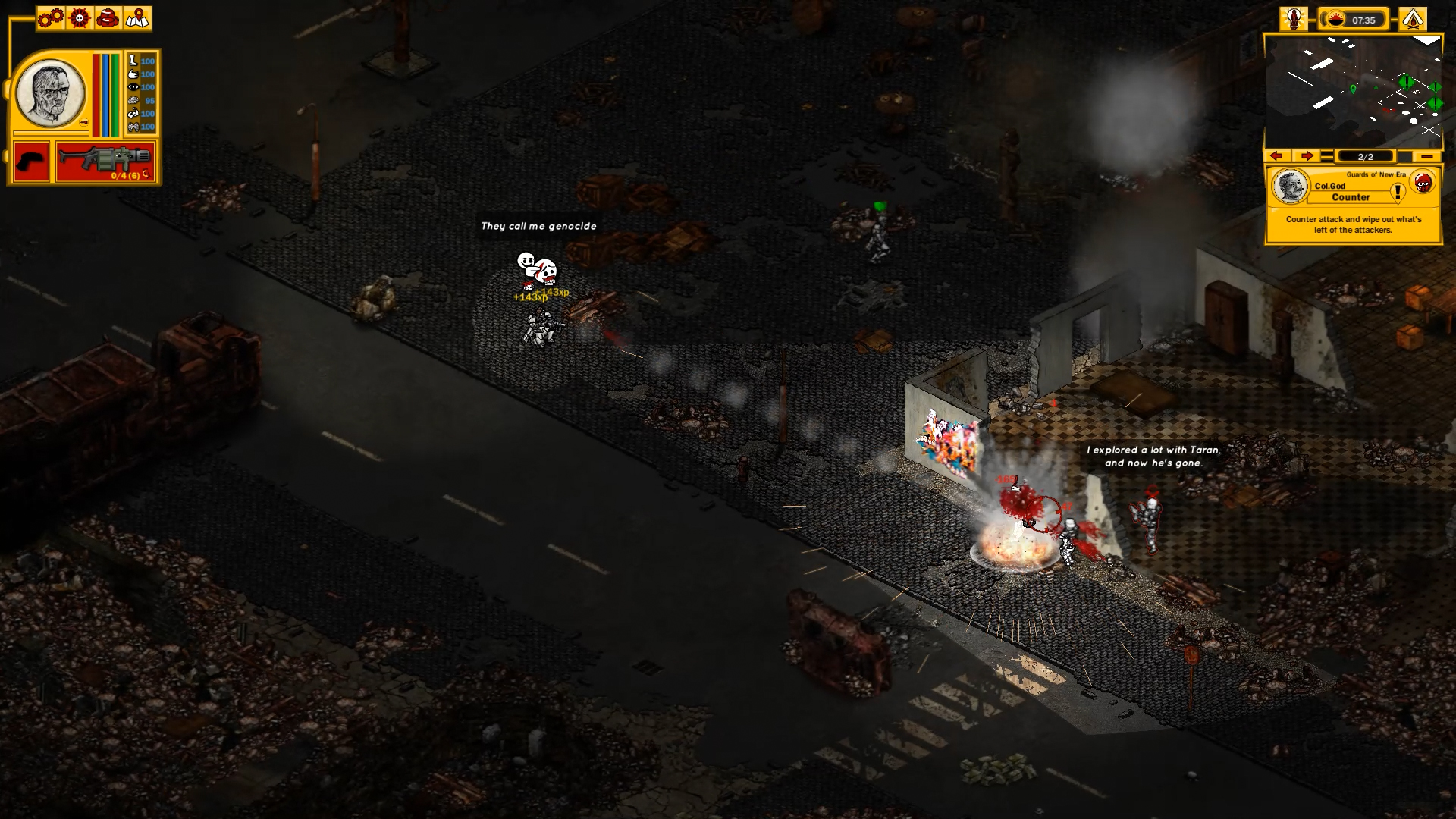This screenshot has width=1456, height=819.
Task: Click the red health bar beside the portrait
Action: (x=96, y=95)
